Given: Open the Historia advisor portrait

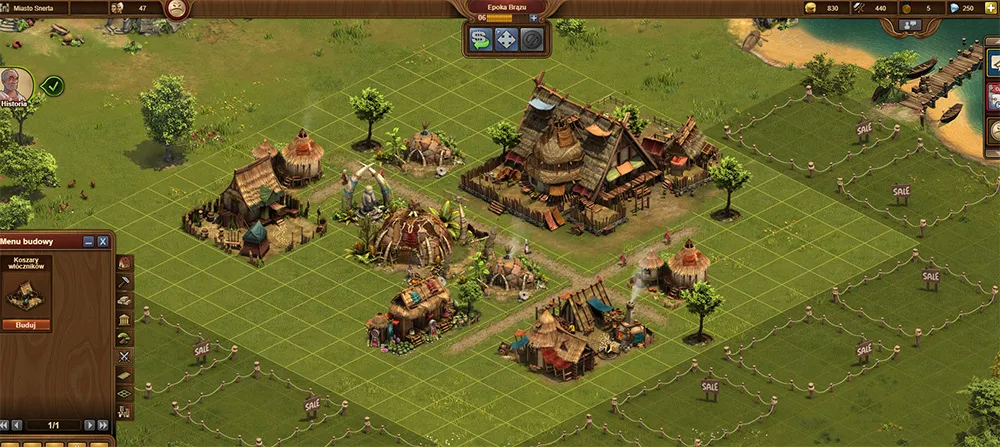Looking at the screenshot, I should pyautogui.click(x=15, y=86).
